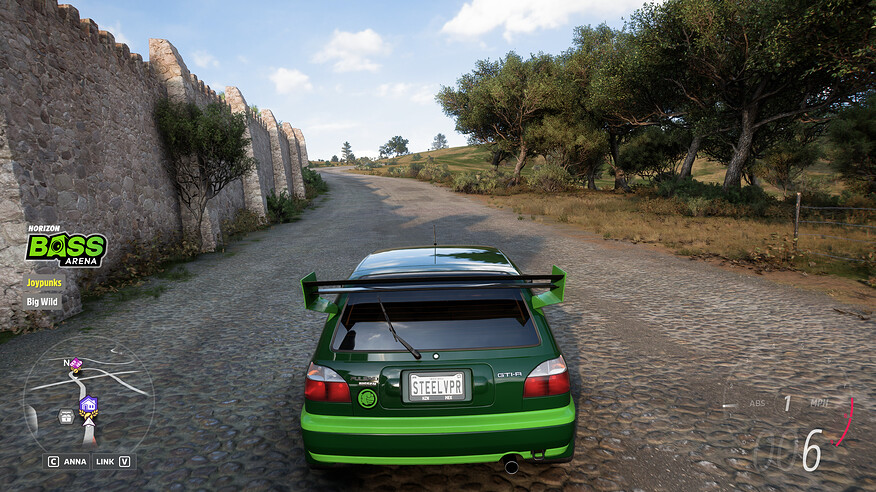The width and height of the screenshot is (876, 492).
Task: Click the barn find crate icon on minimap
Action: tap(66, 416)
